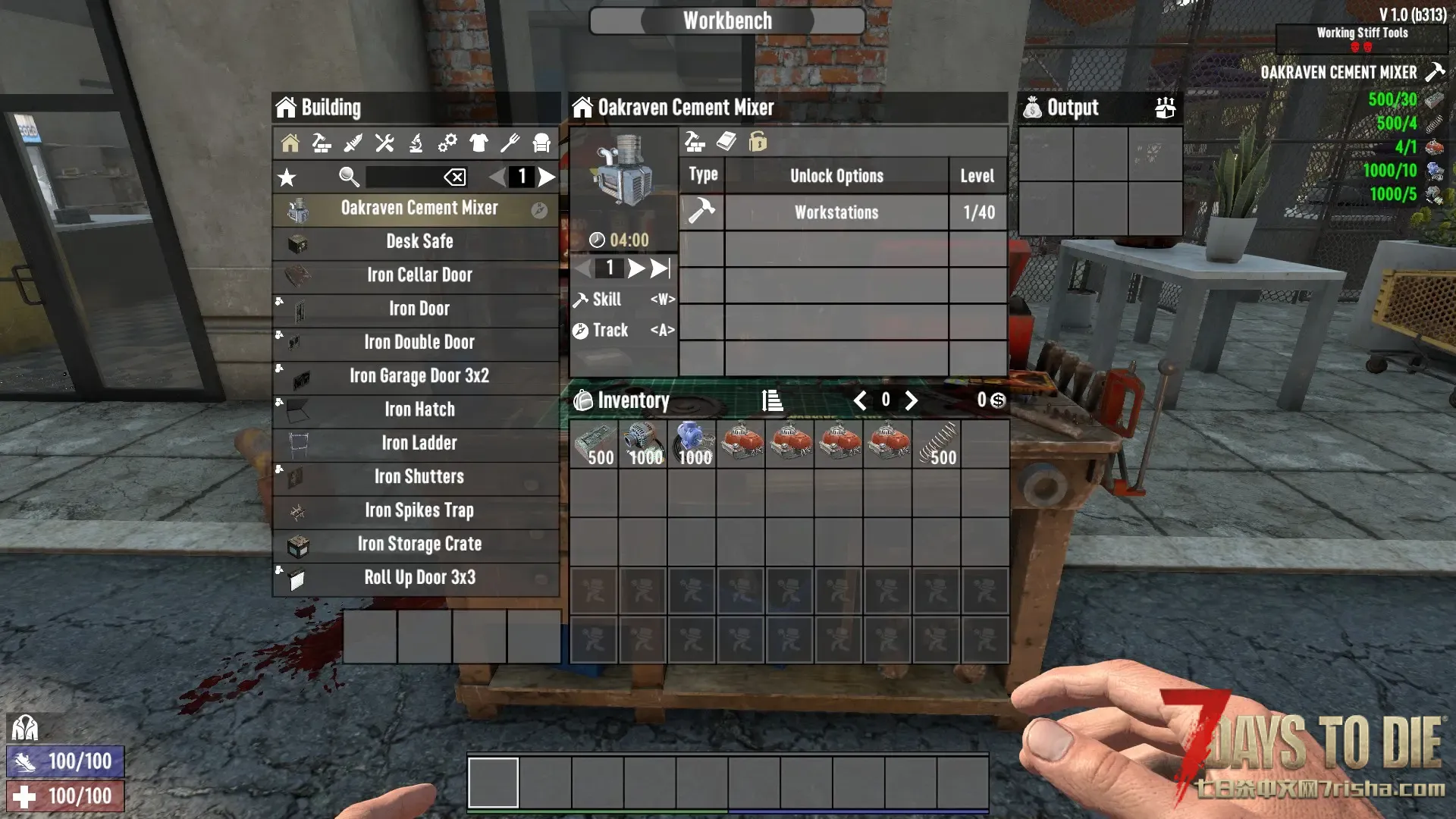Select the Desk Safe recipe
The image size is (1456, 819).
[419, 242]
